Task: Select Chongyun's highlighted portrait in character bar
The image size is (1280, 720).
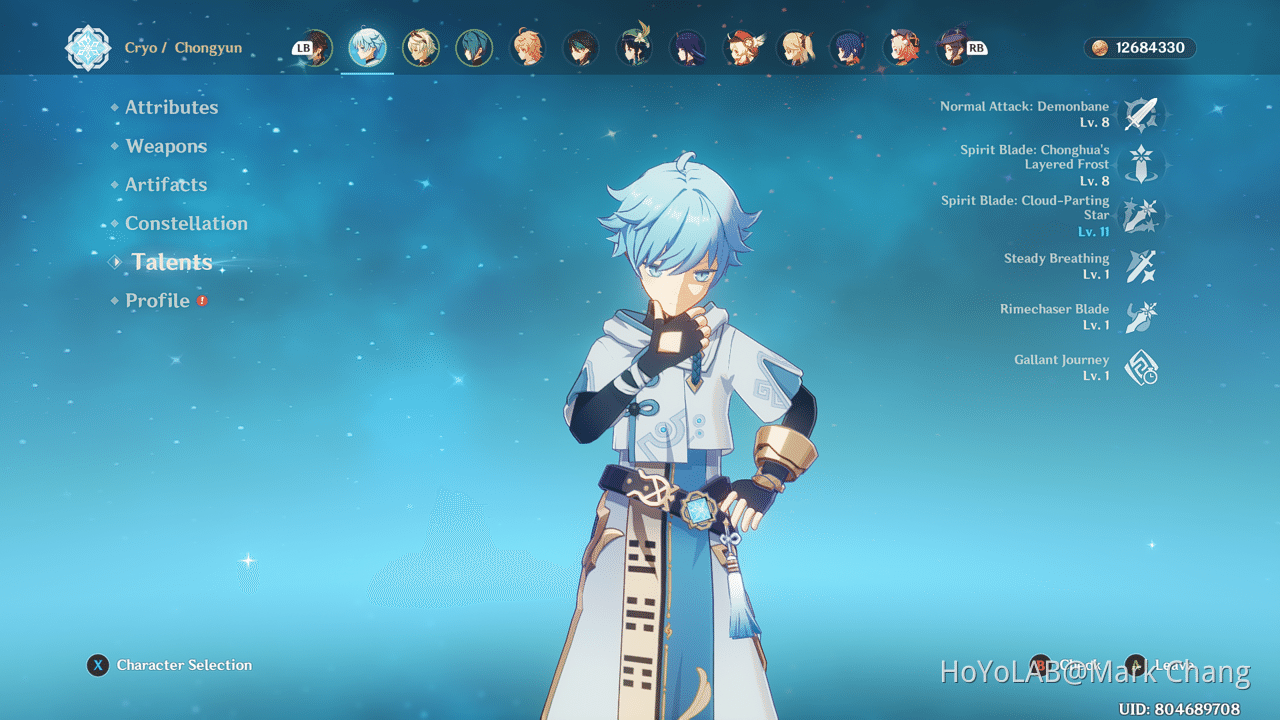Action: point(367,48)
